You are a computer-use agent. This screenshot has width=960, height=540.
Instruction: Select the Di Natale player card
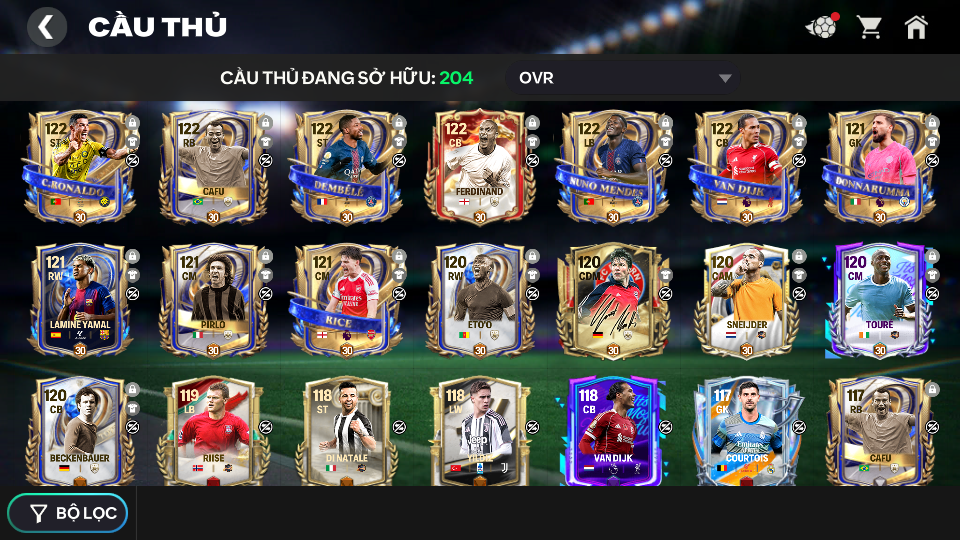[346, 430]
